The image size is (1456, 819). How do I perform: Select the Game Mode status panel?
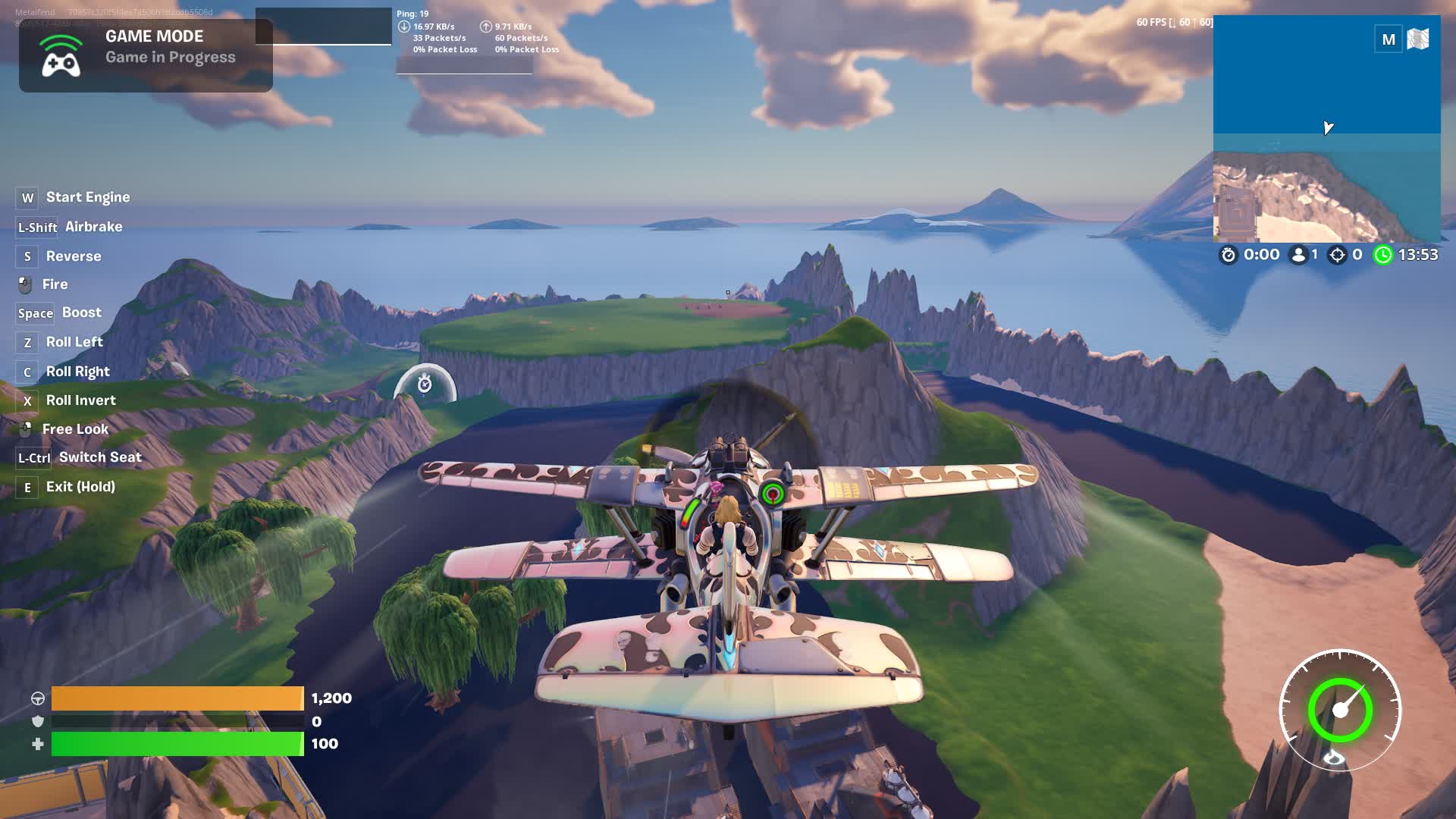(146, 55)
